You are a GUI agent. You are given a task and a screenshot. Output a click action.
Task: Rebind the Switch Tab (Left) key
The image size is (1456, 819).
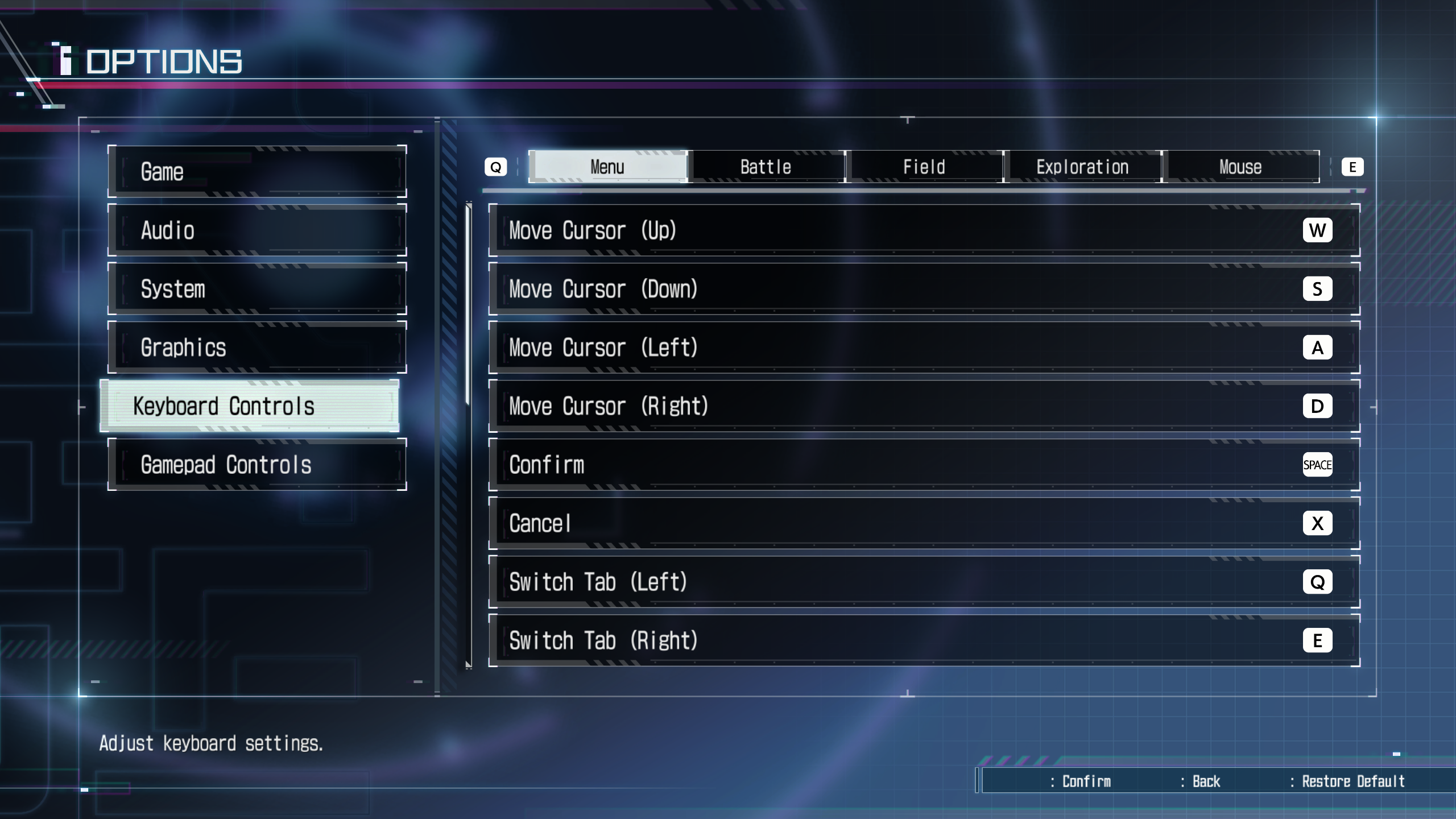[924, 582]
